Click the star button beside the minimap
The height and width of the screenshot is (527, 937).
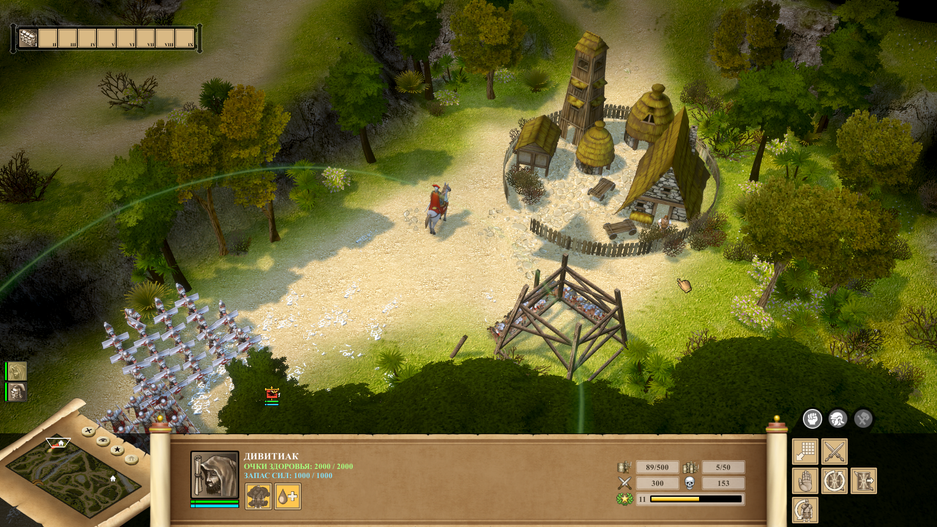[x=117, y=450]
